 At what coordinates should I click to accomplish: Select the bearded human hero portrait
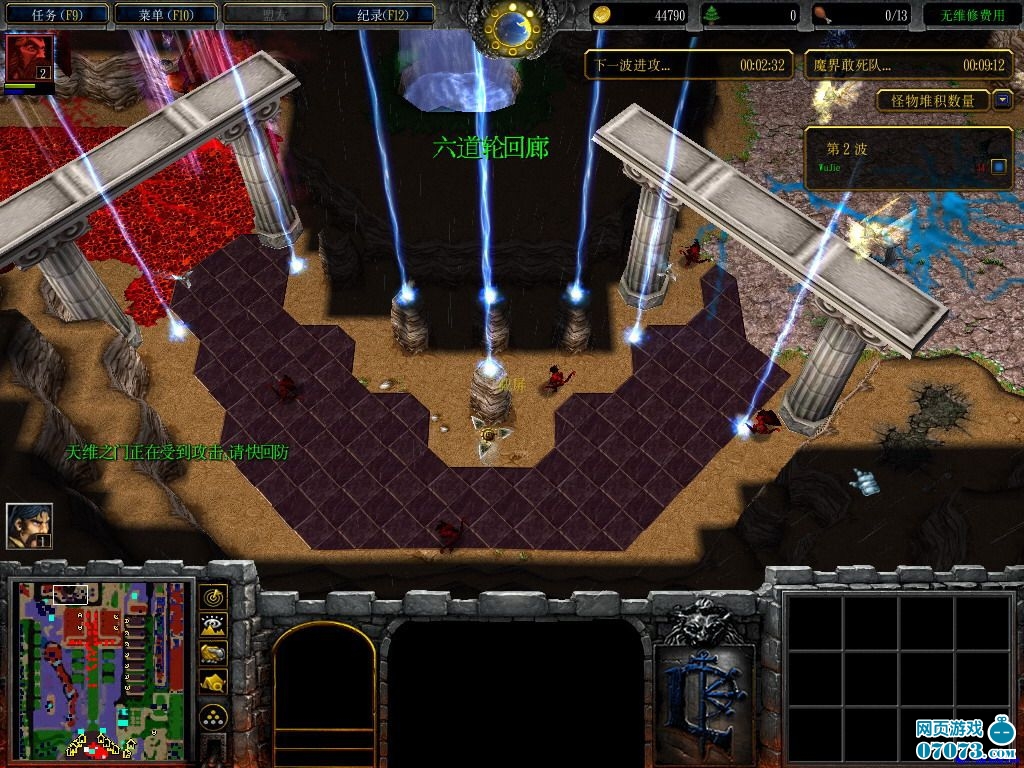point(29,526)
